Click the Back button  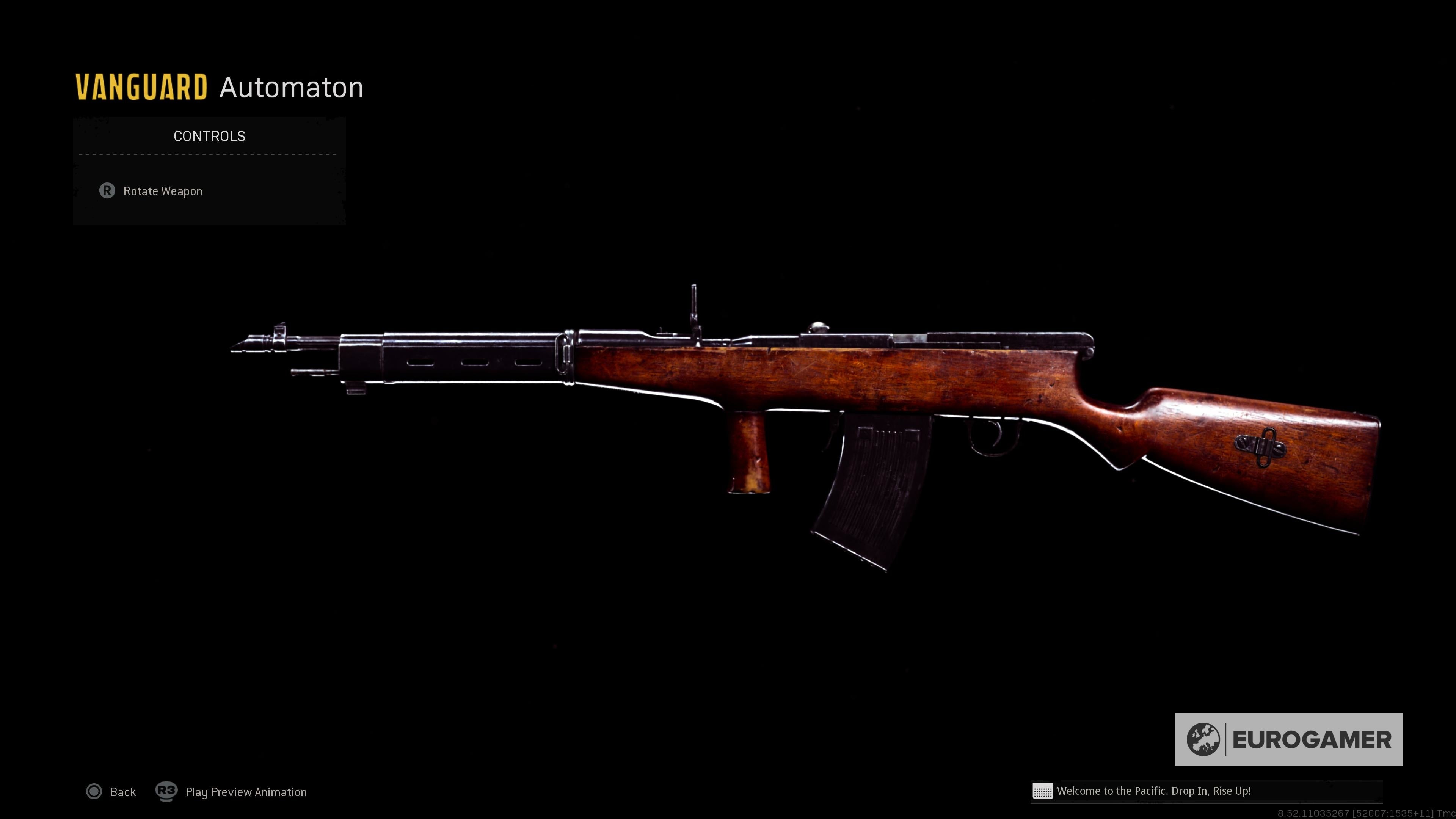124,792
